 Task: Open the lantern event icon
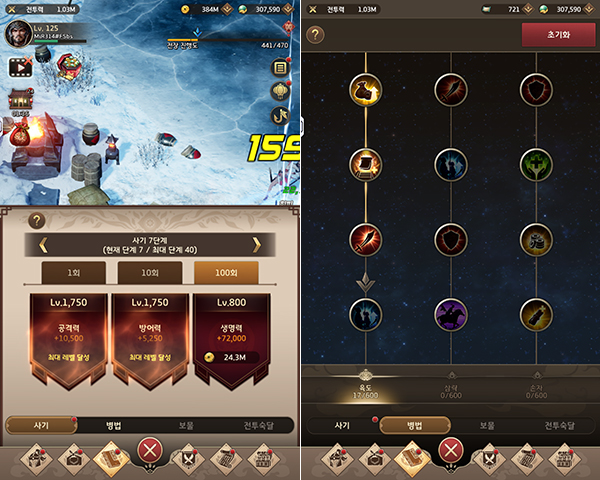click(x=281, y=91)
